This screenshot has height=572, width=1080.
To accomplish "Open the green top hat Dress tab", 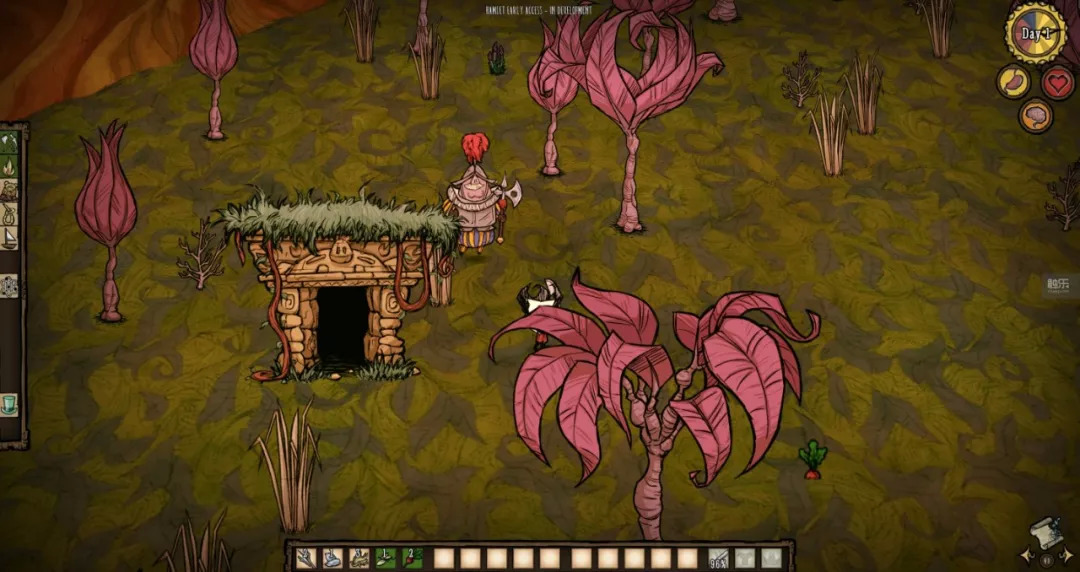I will pyautogui.click(x=10, y=404).
